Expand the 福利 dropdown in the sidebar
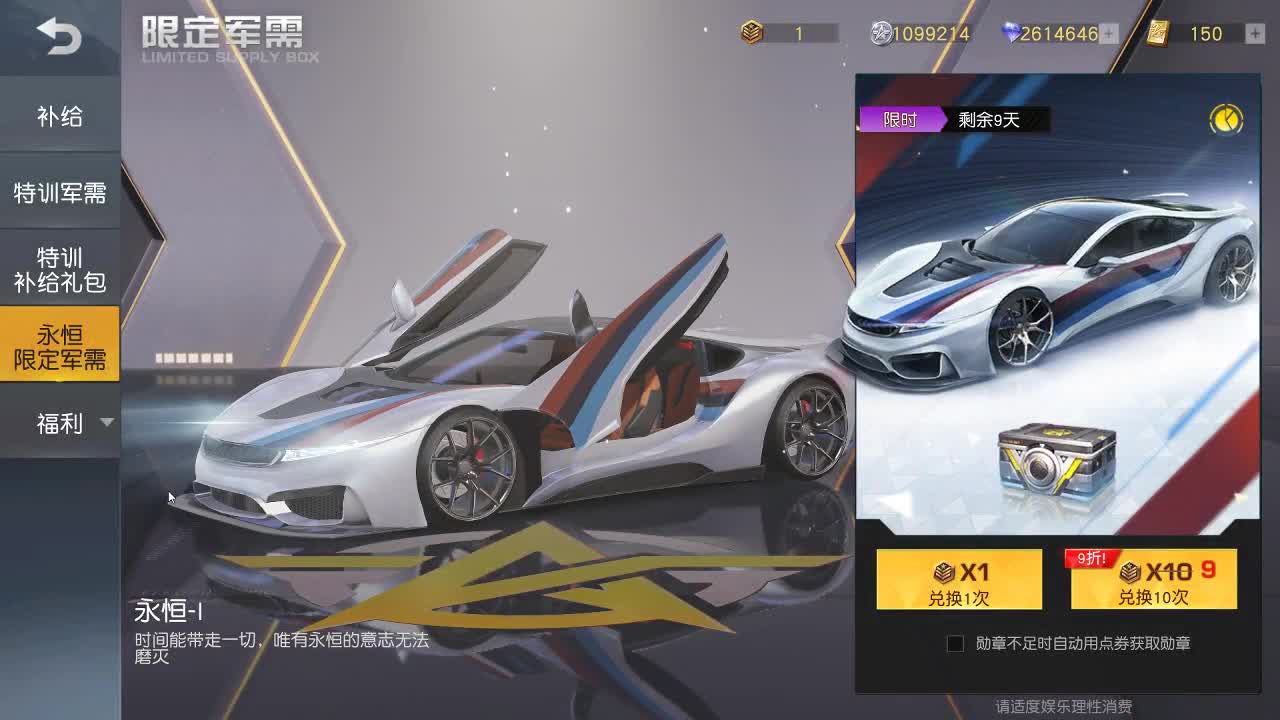1280x720 pixels. tap(60, 422)
